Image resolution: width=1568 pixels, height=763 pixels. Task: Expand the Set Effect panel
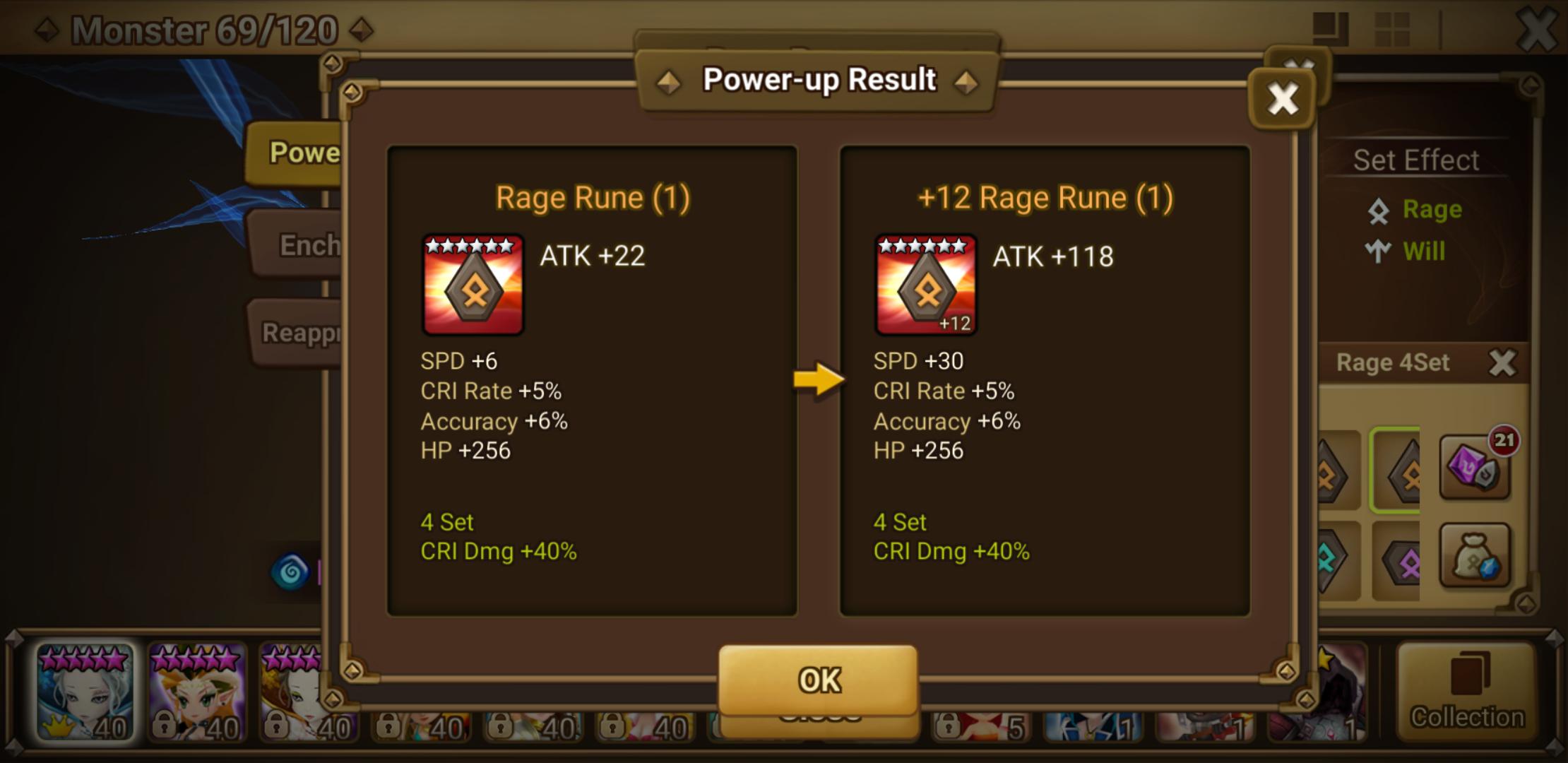pos(1416,159)
